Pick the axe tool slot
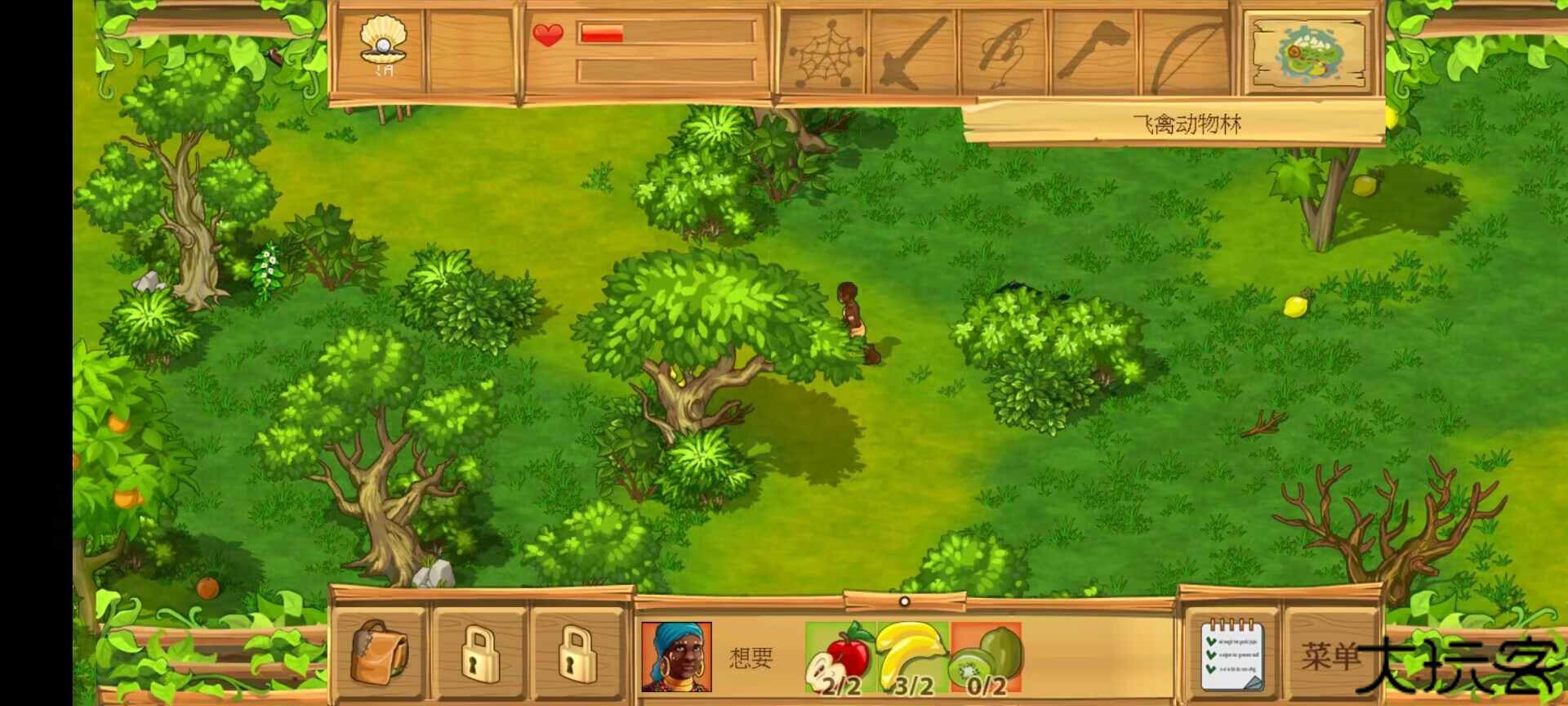1568x706 pixels. [1094, 54]
